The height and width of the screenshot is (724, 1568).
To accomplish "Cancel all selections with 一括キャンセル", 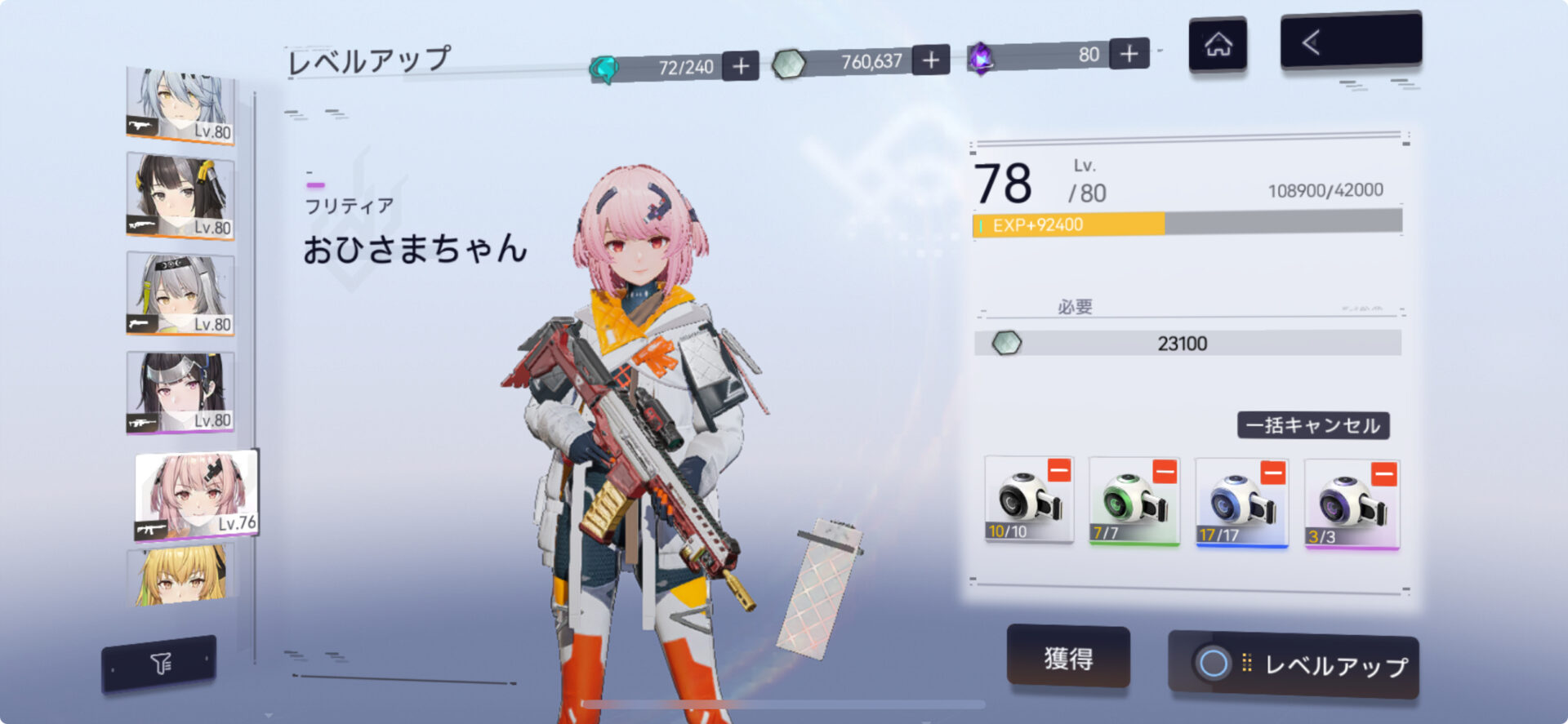I will coord(1312,425).
